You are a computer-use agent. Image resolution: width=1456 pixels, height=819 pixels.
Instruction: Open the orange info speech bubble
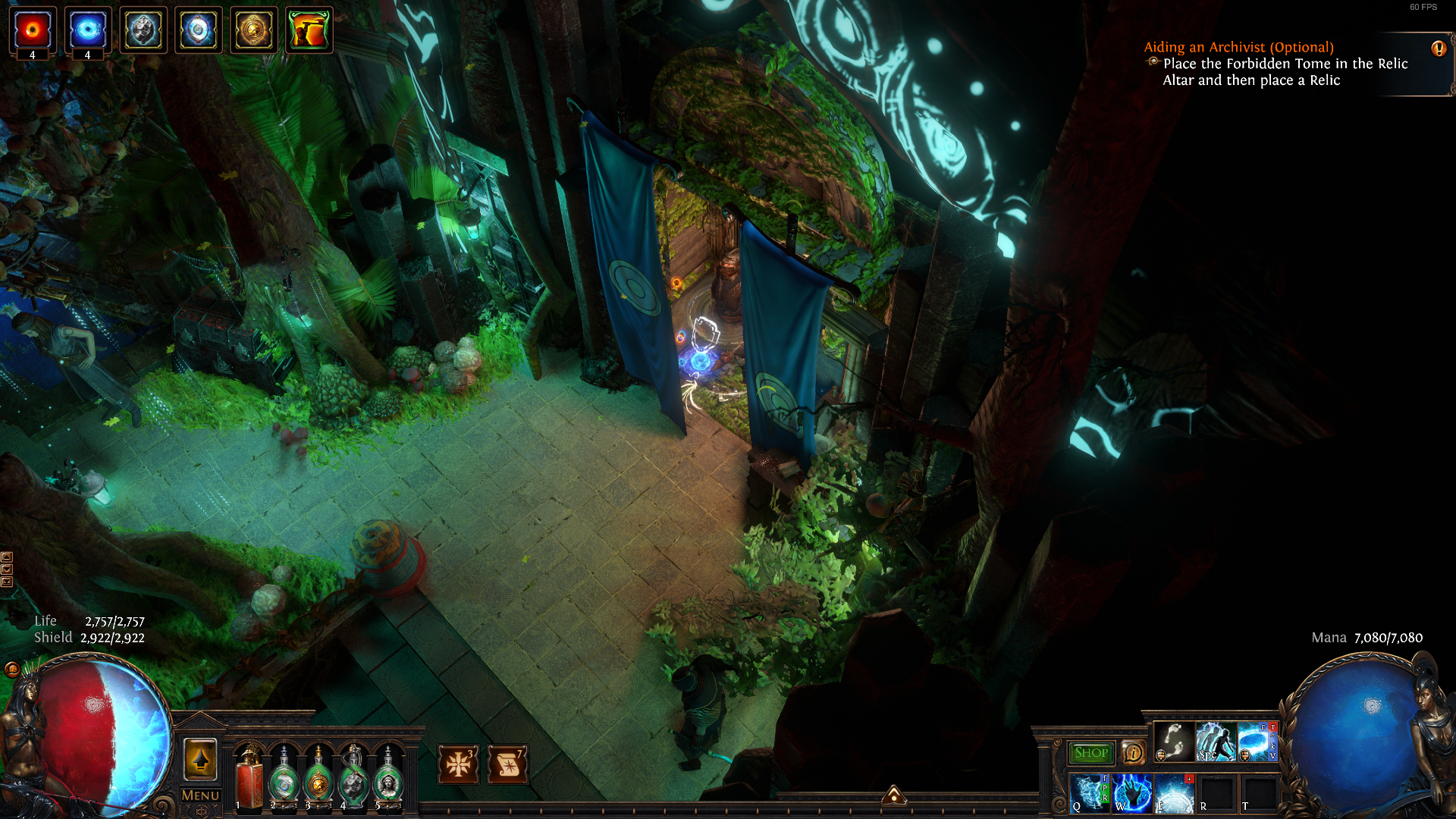(1133, 752)
